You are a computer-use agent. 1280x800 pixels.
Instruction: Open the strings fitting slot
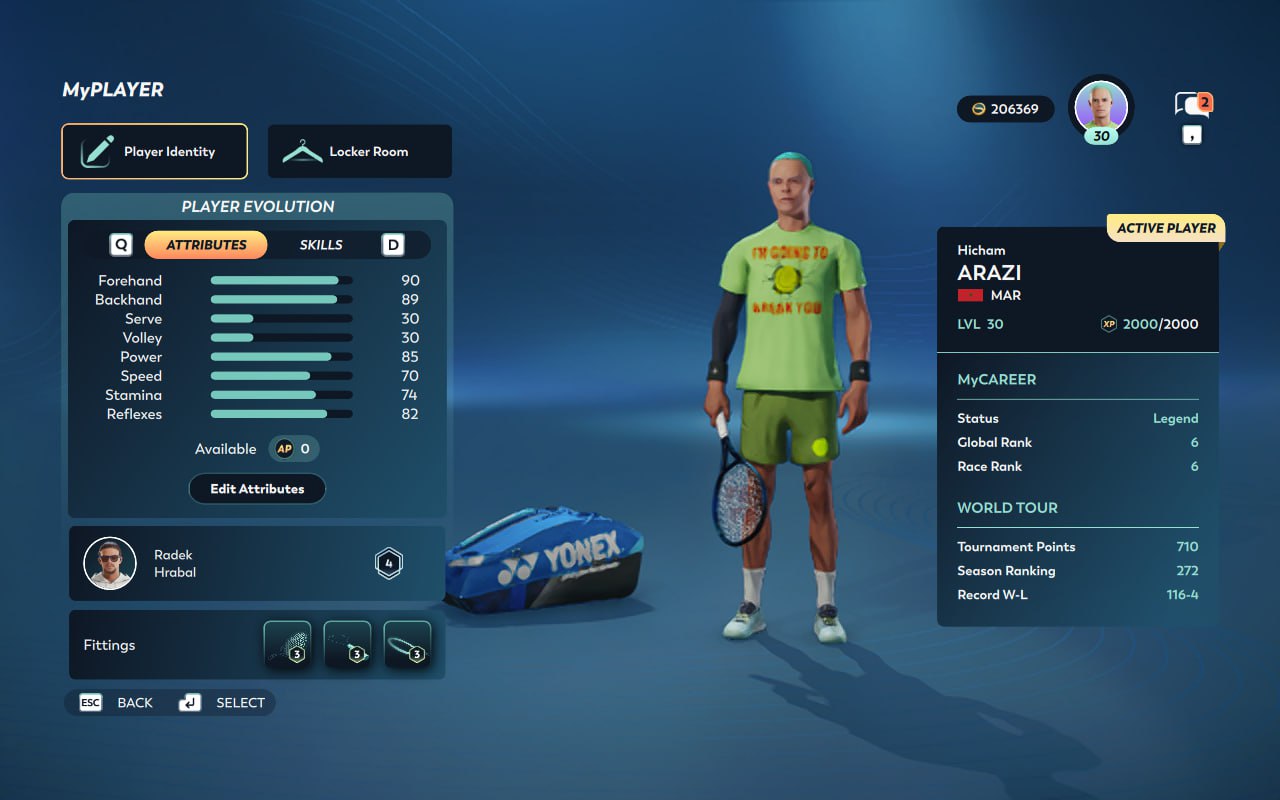287,644
